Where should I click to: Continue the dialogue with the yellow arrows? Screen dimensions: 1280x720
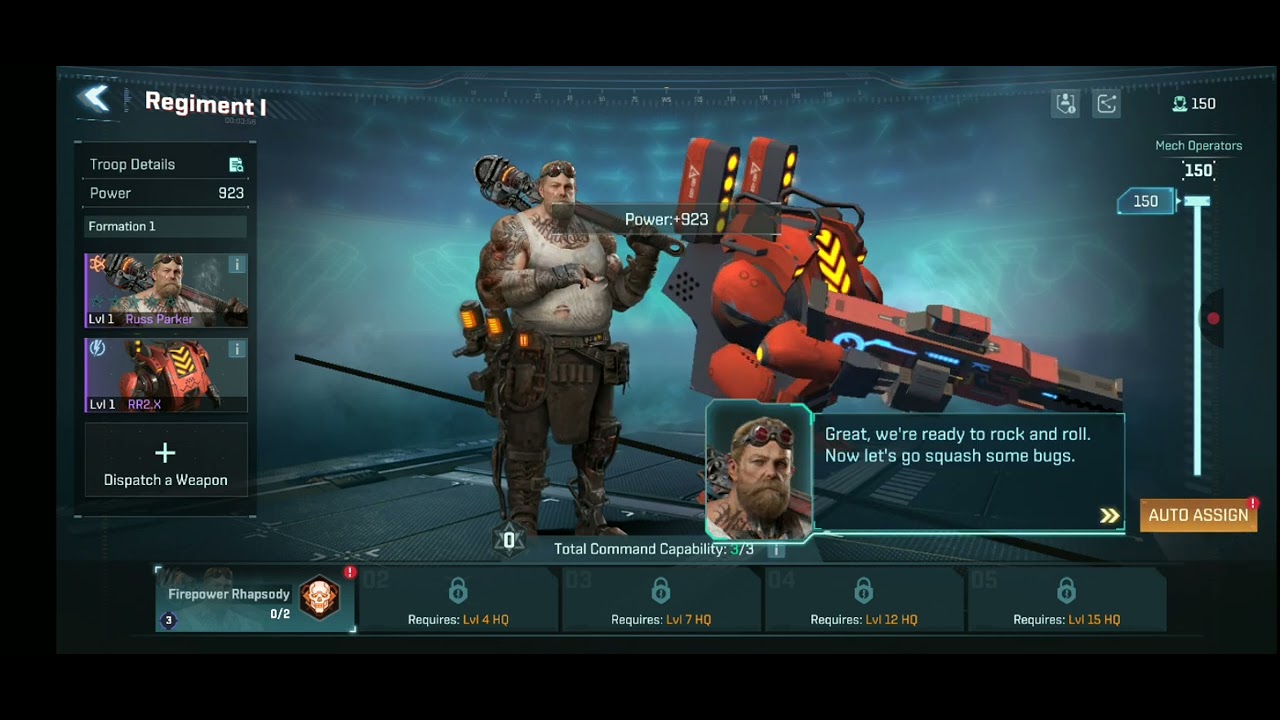(1109, 516)
